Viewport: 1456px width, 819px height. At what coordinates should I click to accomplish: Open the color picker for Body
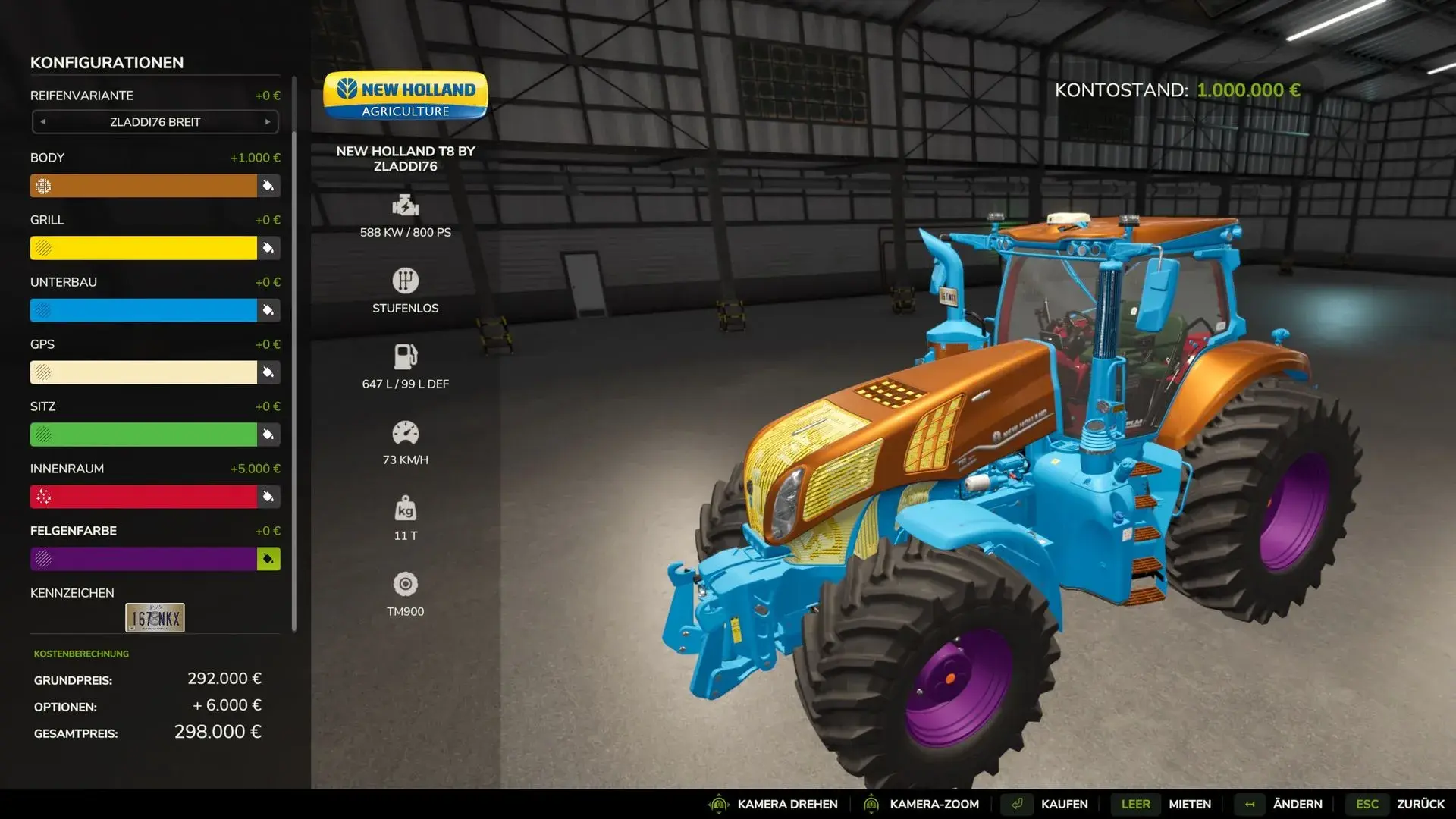coord(268,186)
